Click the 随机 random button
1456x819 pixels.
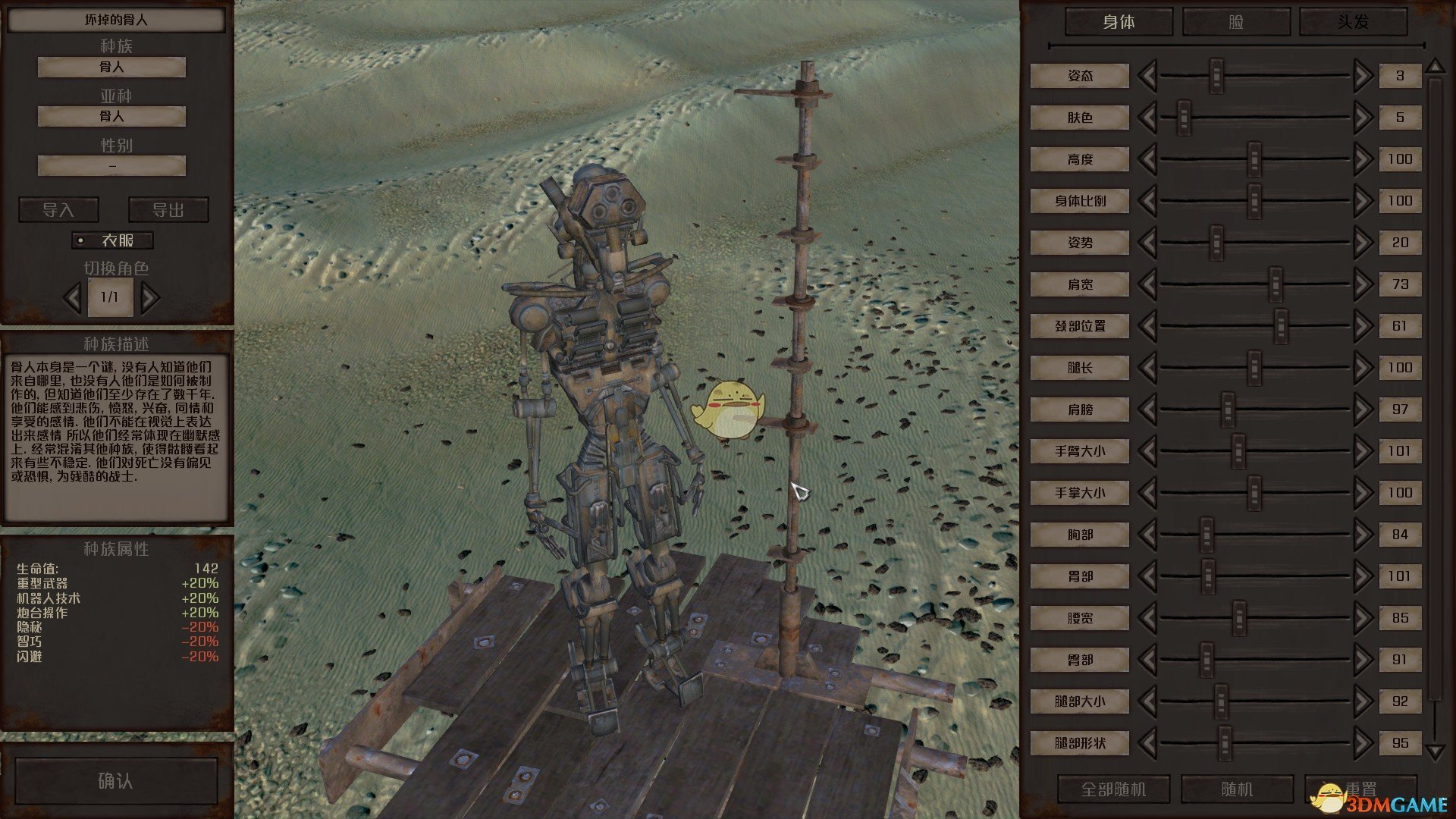tap(1237, 789)
